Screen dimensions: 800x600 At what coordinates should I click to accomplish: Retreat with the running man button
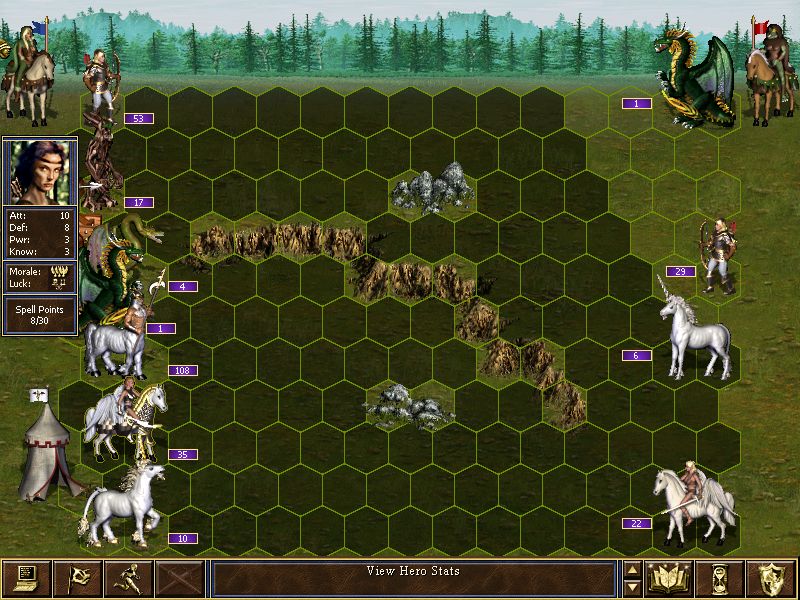point(128,578)
